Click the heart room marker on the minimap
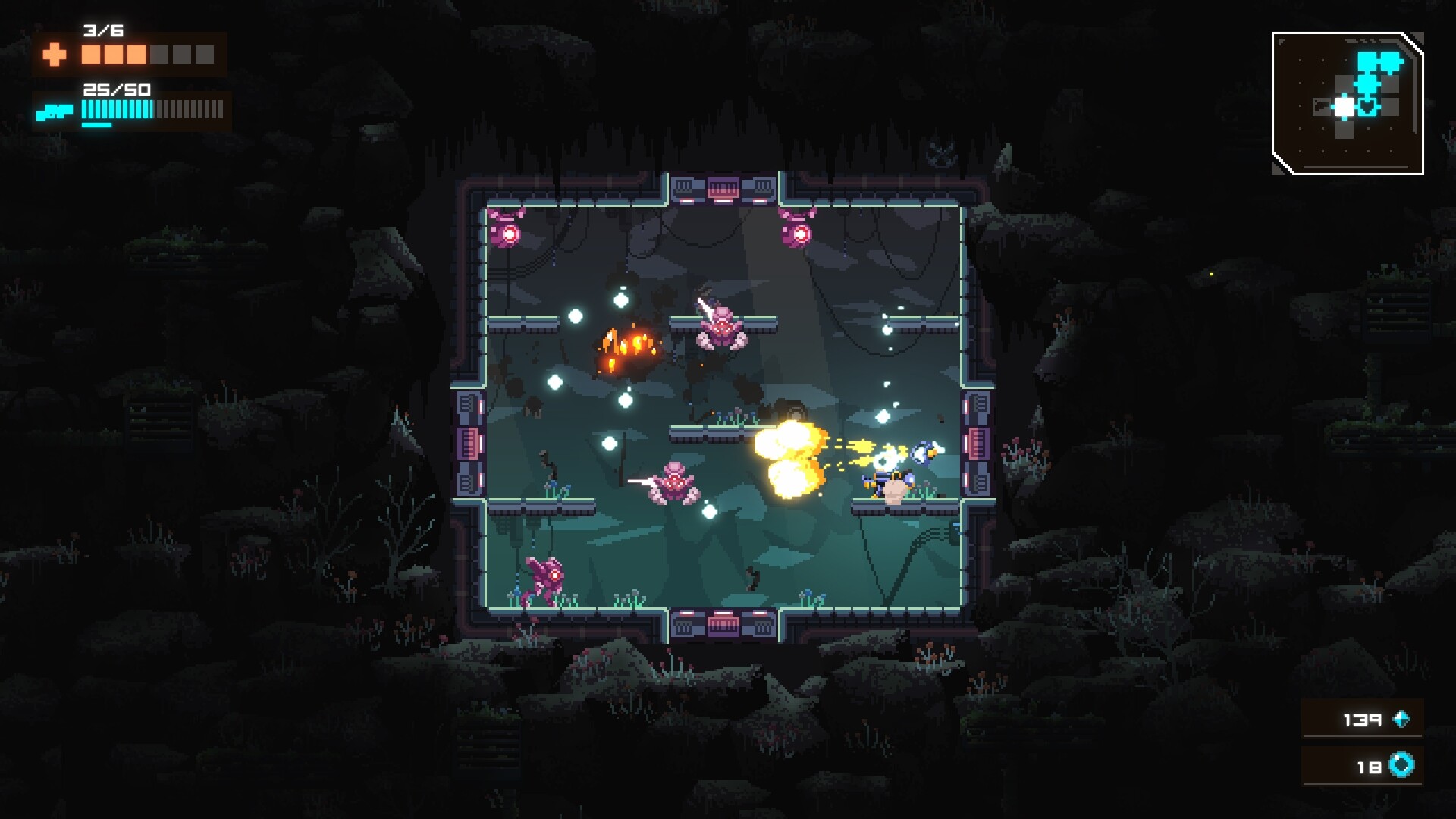 (x=1367, y=107)
